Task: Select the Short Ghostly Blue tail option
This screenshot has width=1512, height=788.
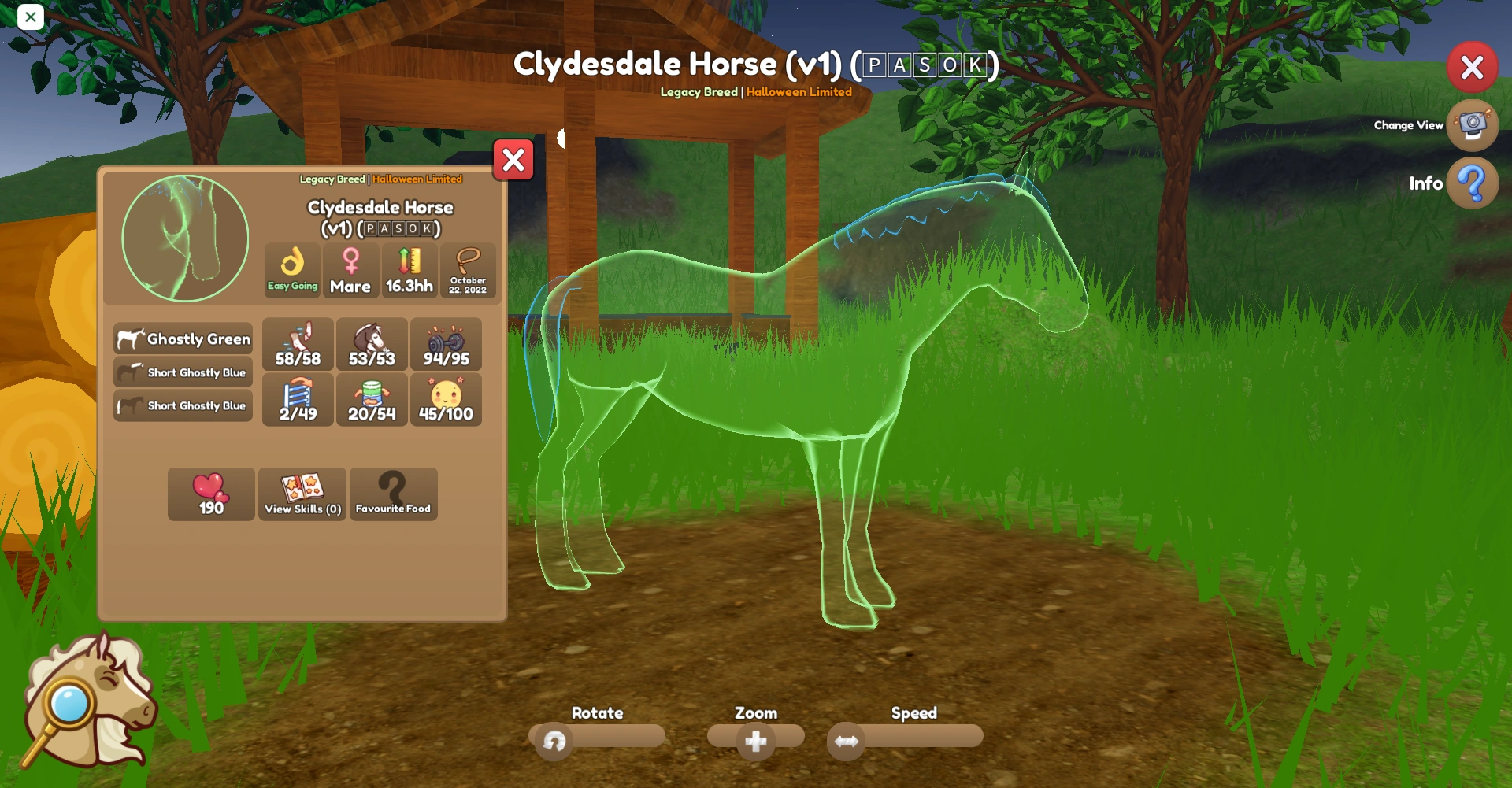Action: 183,405
